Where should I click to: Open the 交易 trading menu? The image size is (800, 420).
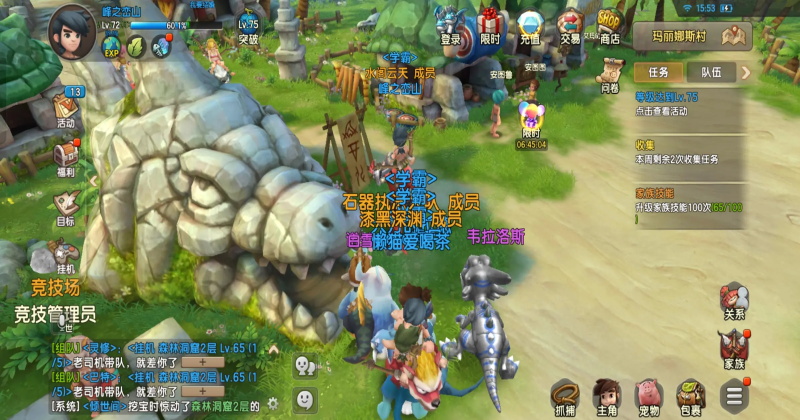tap(570, 25)
